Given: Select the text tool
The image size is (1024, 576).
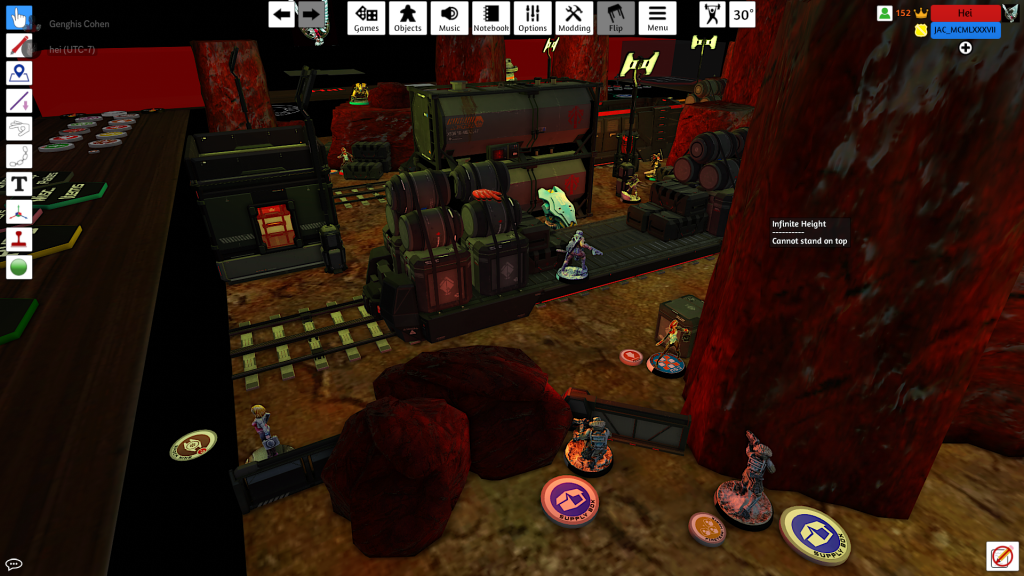Looking at the screenshot, I should click(19, 184).
